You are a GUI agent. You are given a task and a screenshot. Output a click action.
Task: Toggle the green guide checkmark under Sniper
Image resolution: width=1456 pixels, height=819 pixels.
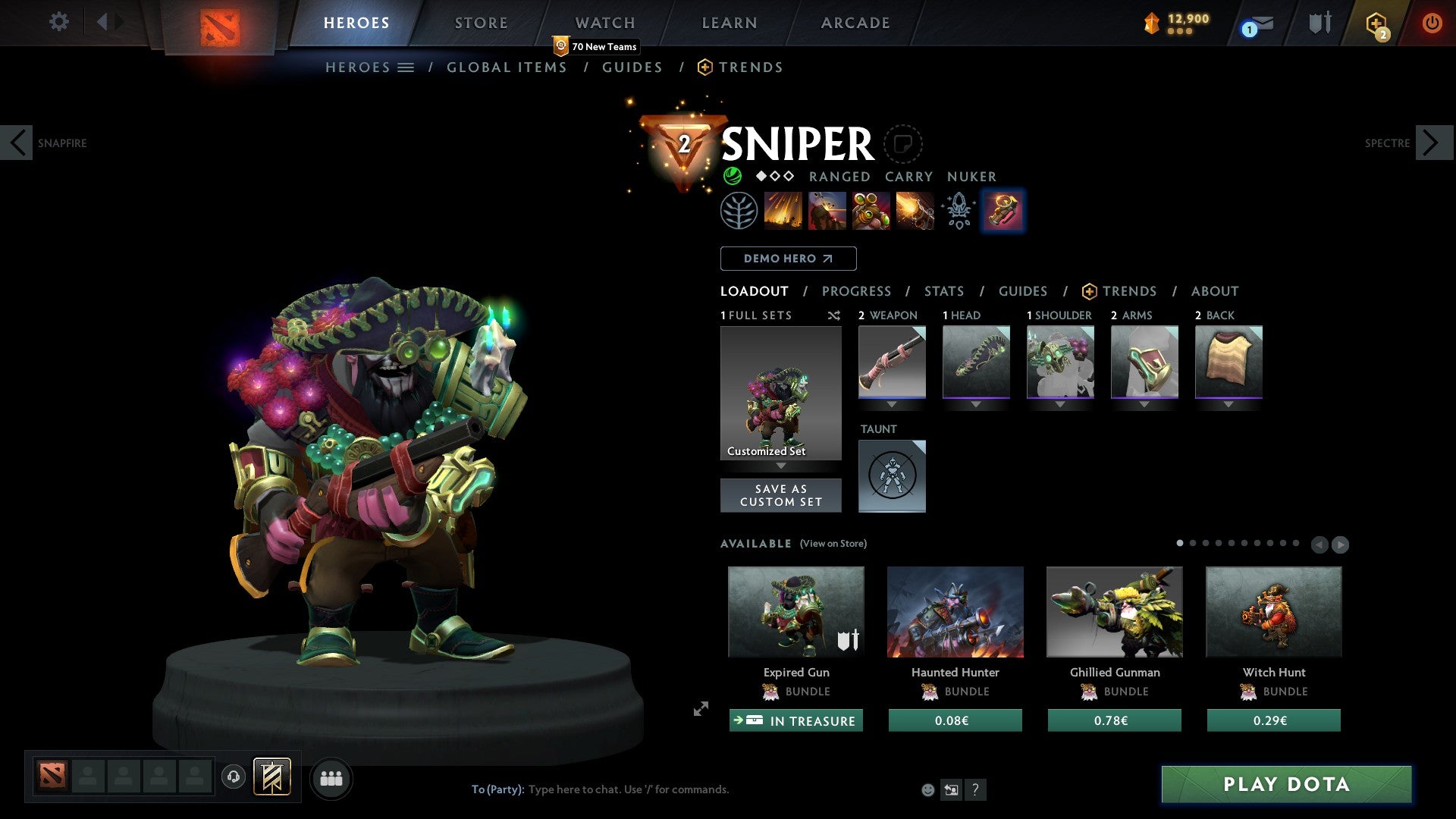pyautogui.click(x=733, y=176)
